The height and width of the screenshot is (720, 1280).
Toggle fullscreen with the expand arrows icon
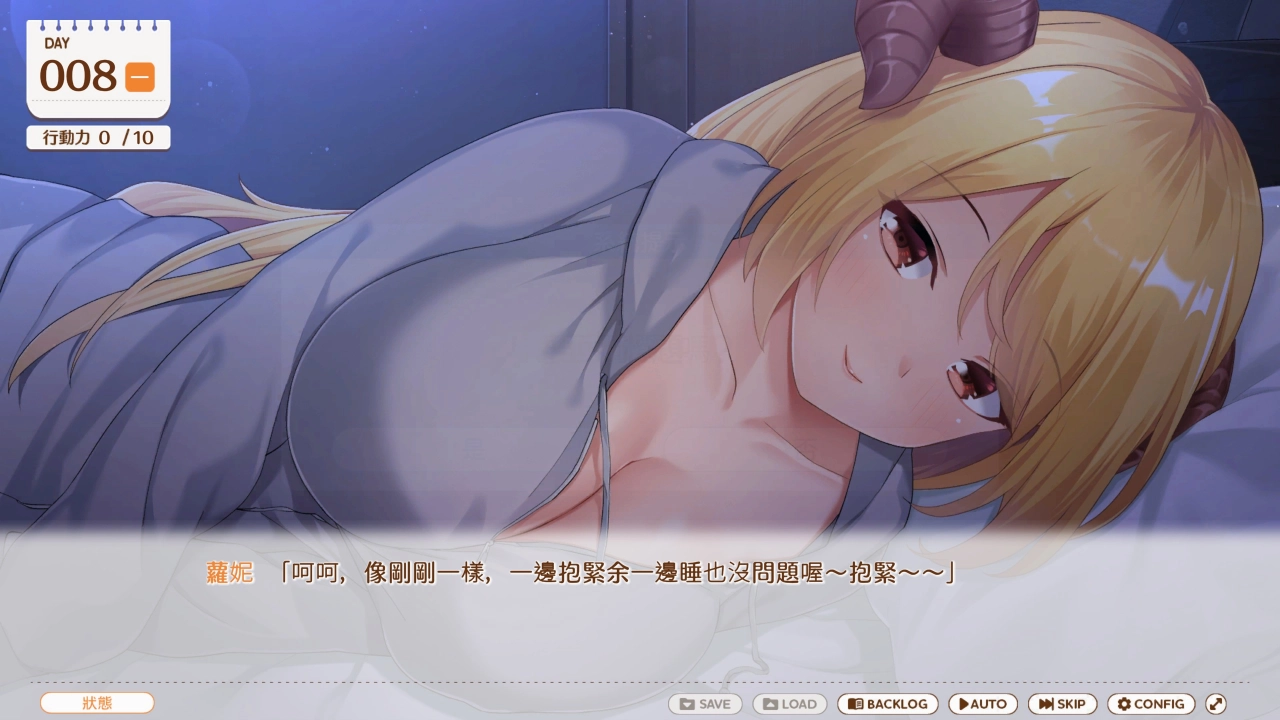(1216, 704)
